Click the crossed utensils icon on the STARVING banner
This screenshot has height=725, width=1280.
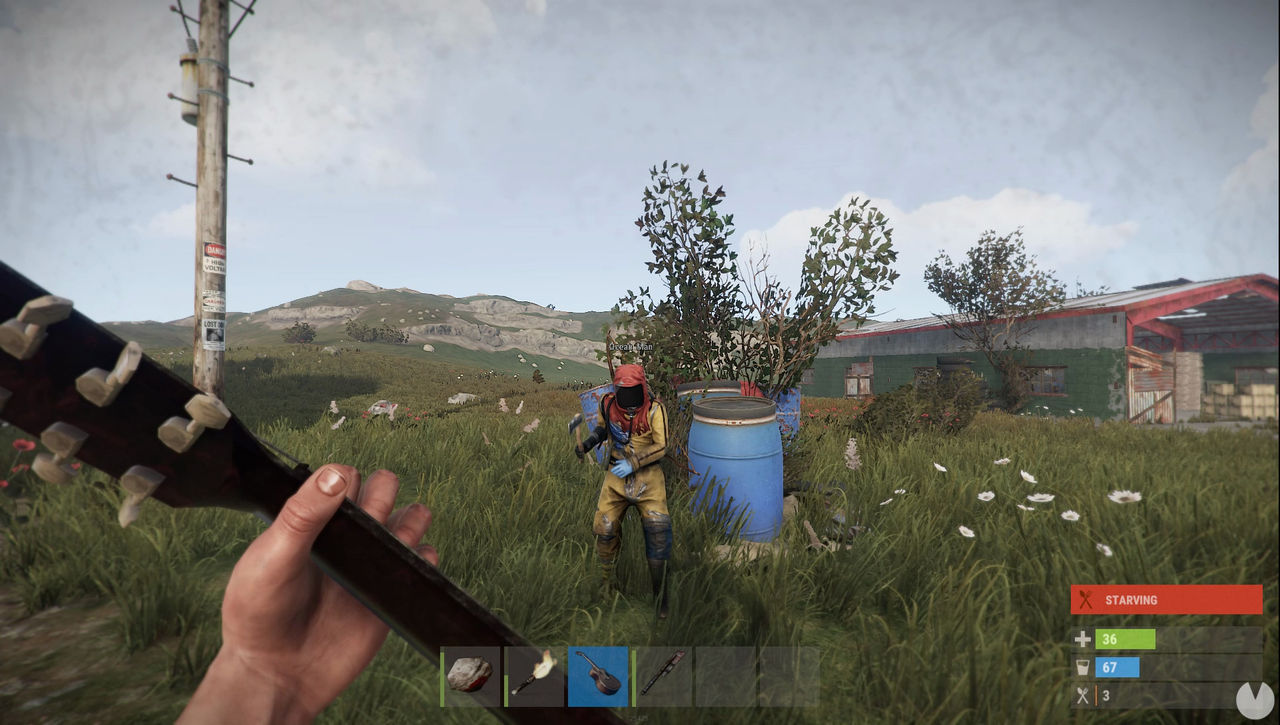click(x=1084, y=598)
